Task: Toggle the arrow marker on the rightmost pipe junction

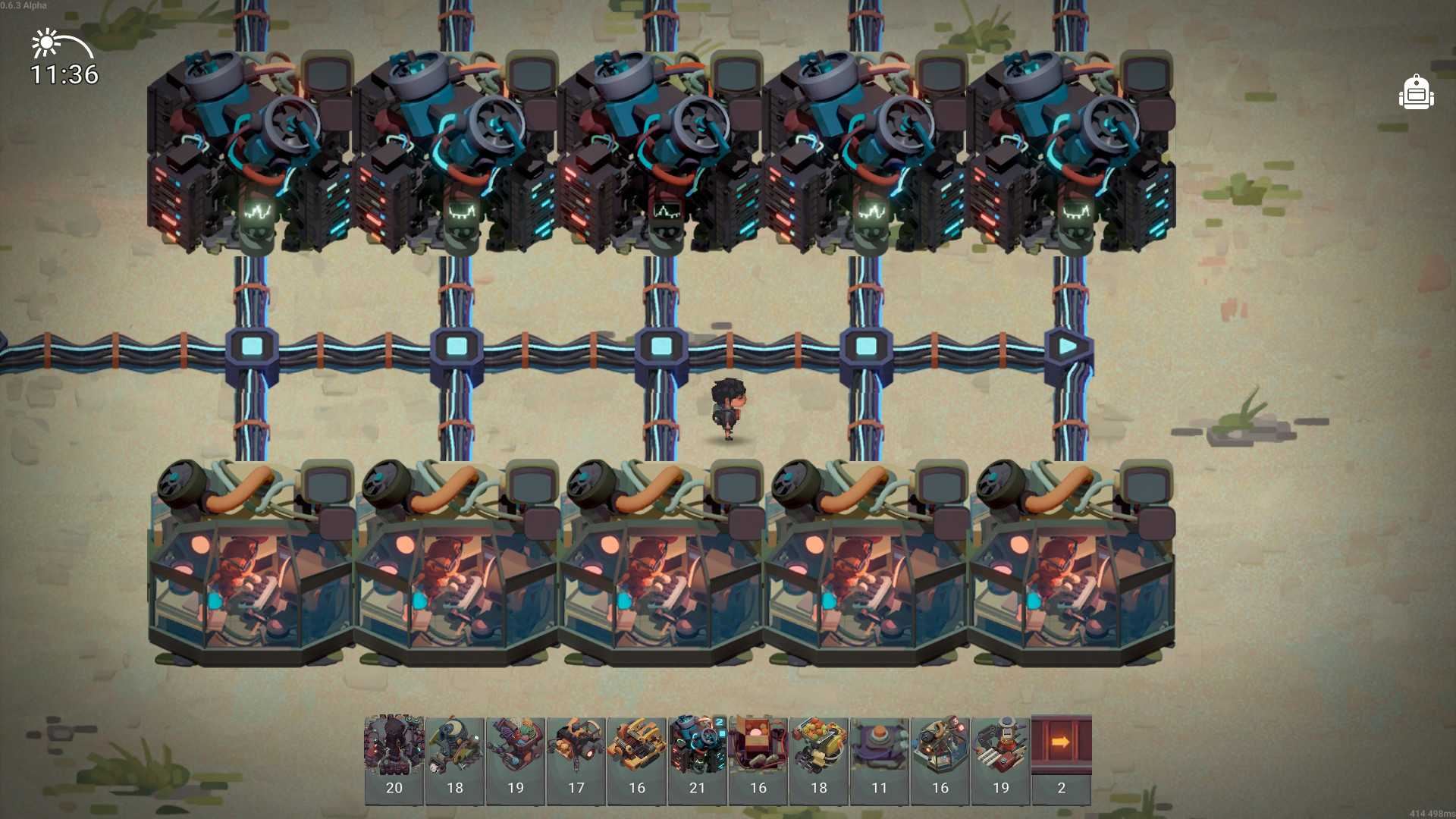Action: pos(1066,346)
